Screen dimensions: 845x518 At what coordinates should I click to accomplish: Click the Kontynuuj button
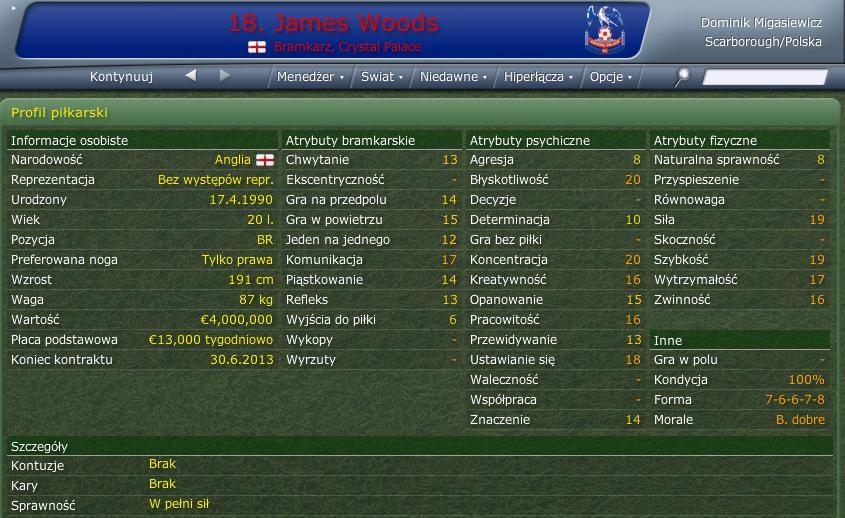point(121,77)
